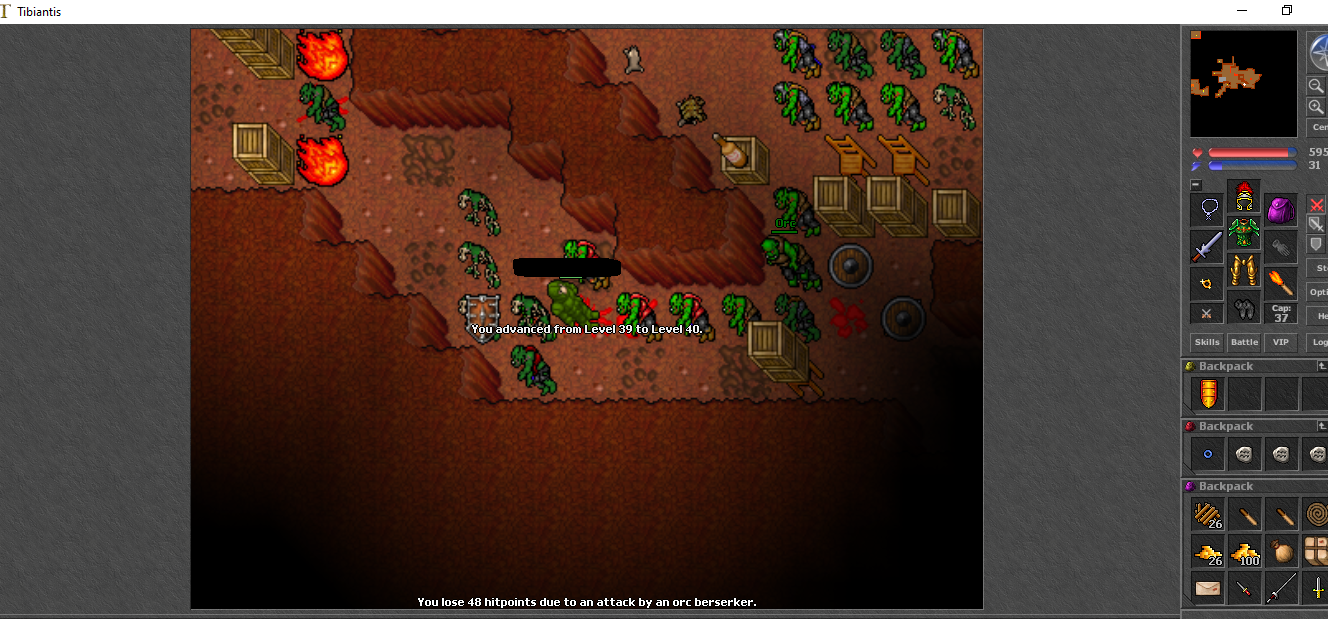Maximize the Tibiantis window
The image size is (1328, 619).
tap(1287, 11)
